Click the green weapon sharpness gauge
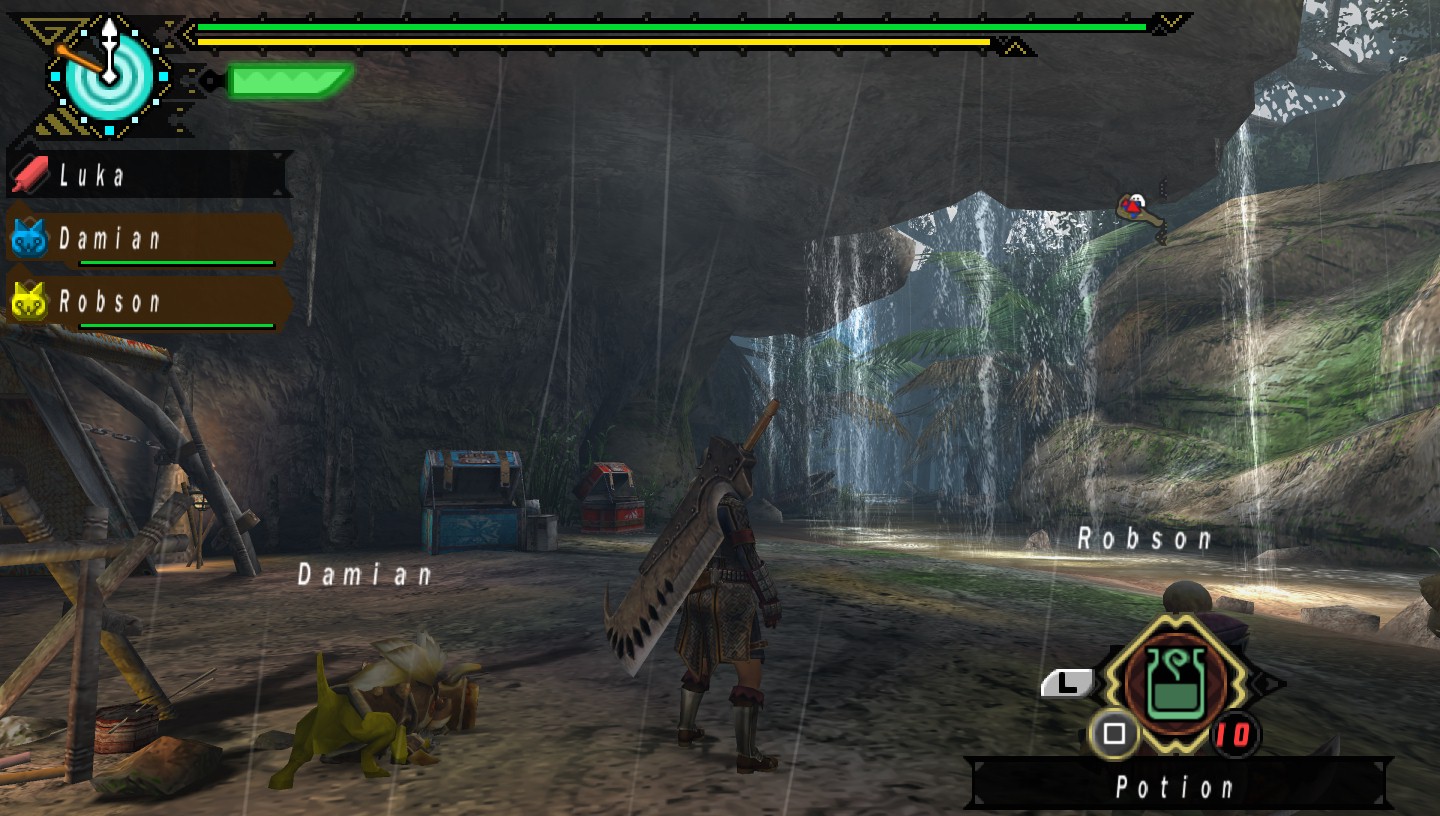1440x816 pixels. coord(288,80)
